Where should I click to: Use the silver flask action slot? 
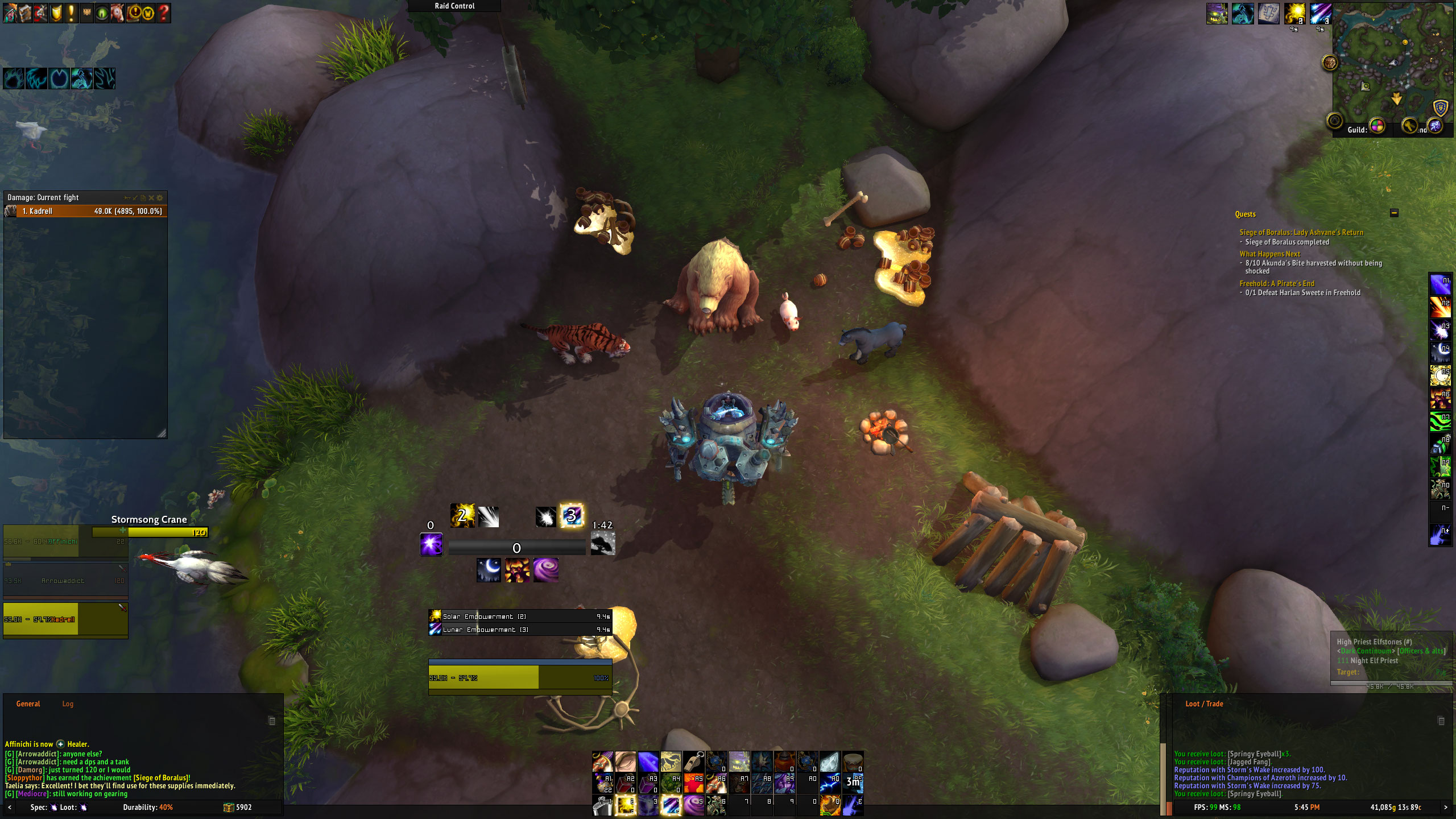(602, 804)
